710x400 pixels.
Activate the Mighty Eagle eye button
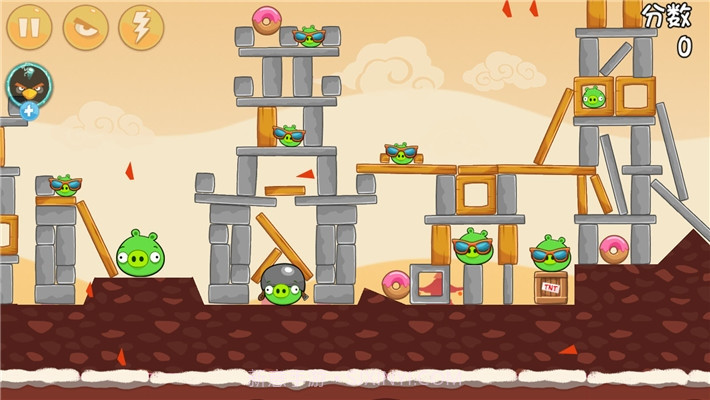(85, 27)
